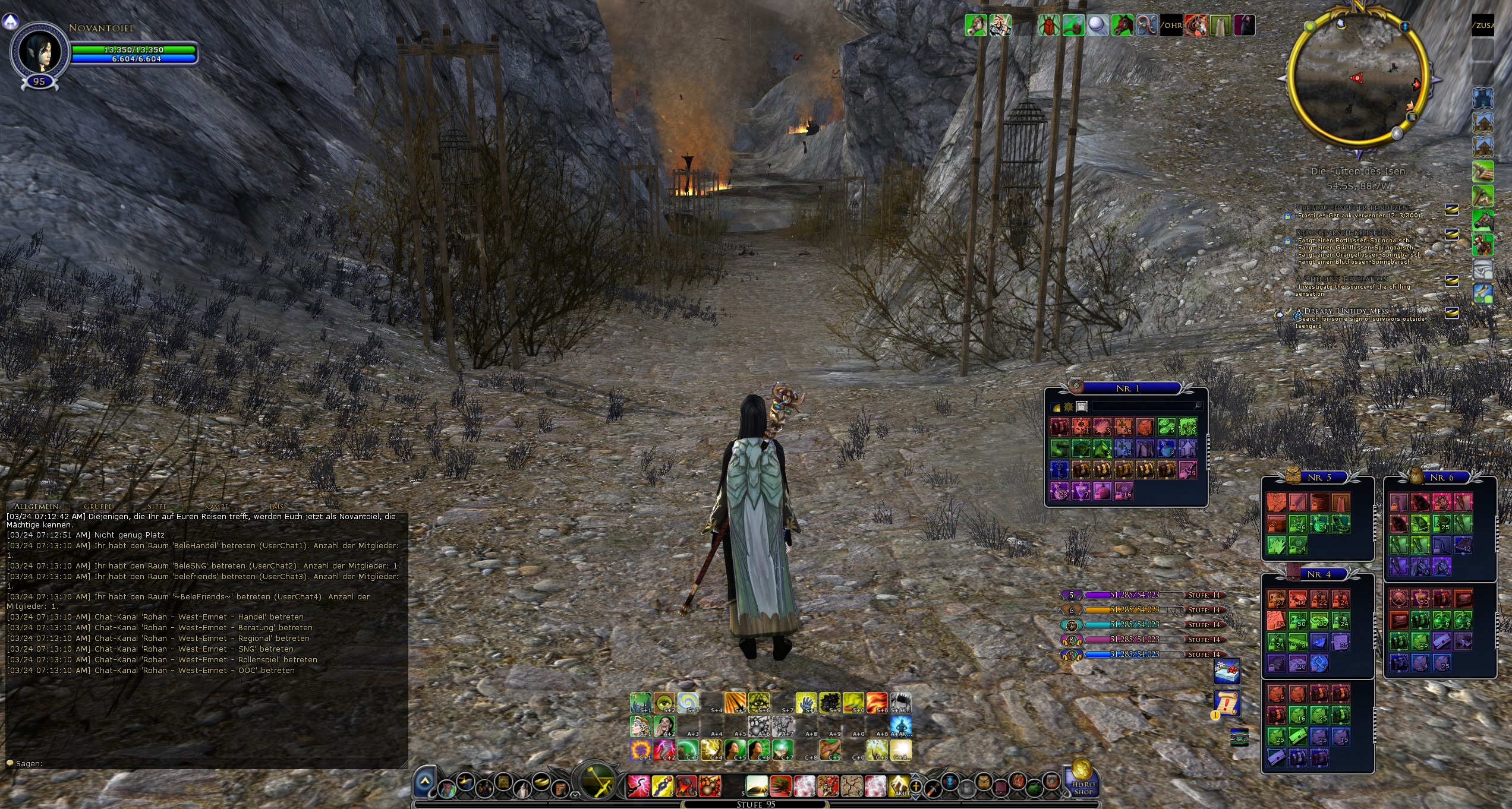Open the scroll alert with exclamation mark
This screenshot has width=1512, height=809.
(x=1227, y=704)
